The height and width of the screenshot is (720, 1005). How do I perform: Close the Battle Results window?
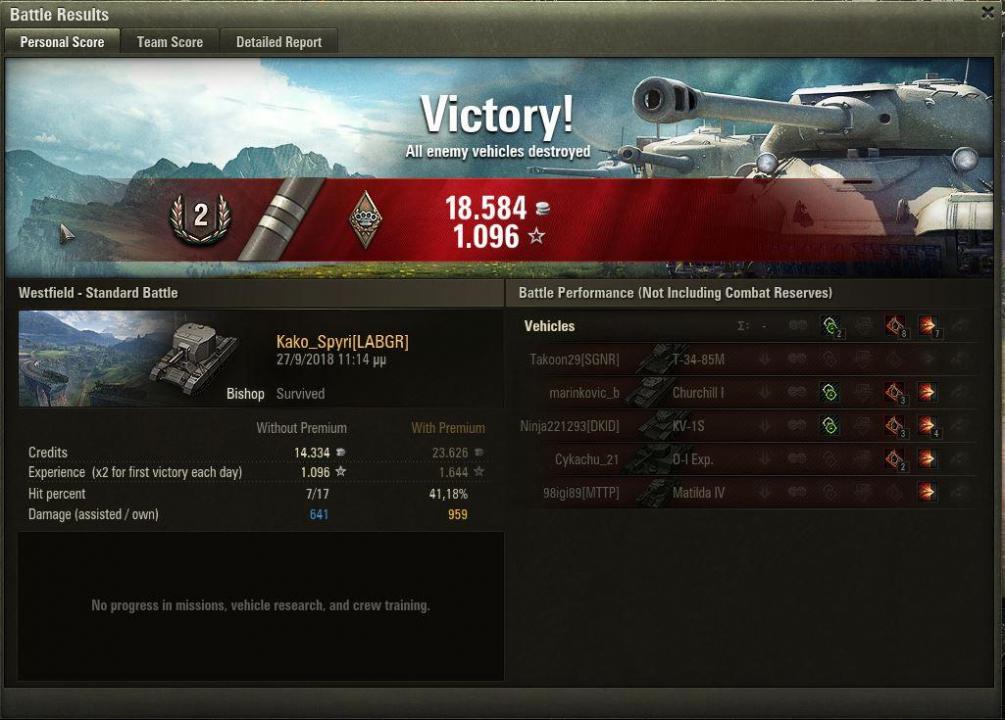988,14
